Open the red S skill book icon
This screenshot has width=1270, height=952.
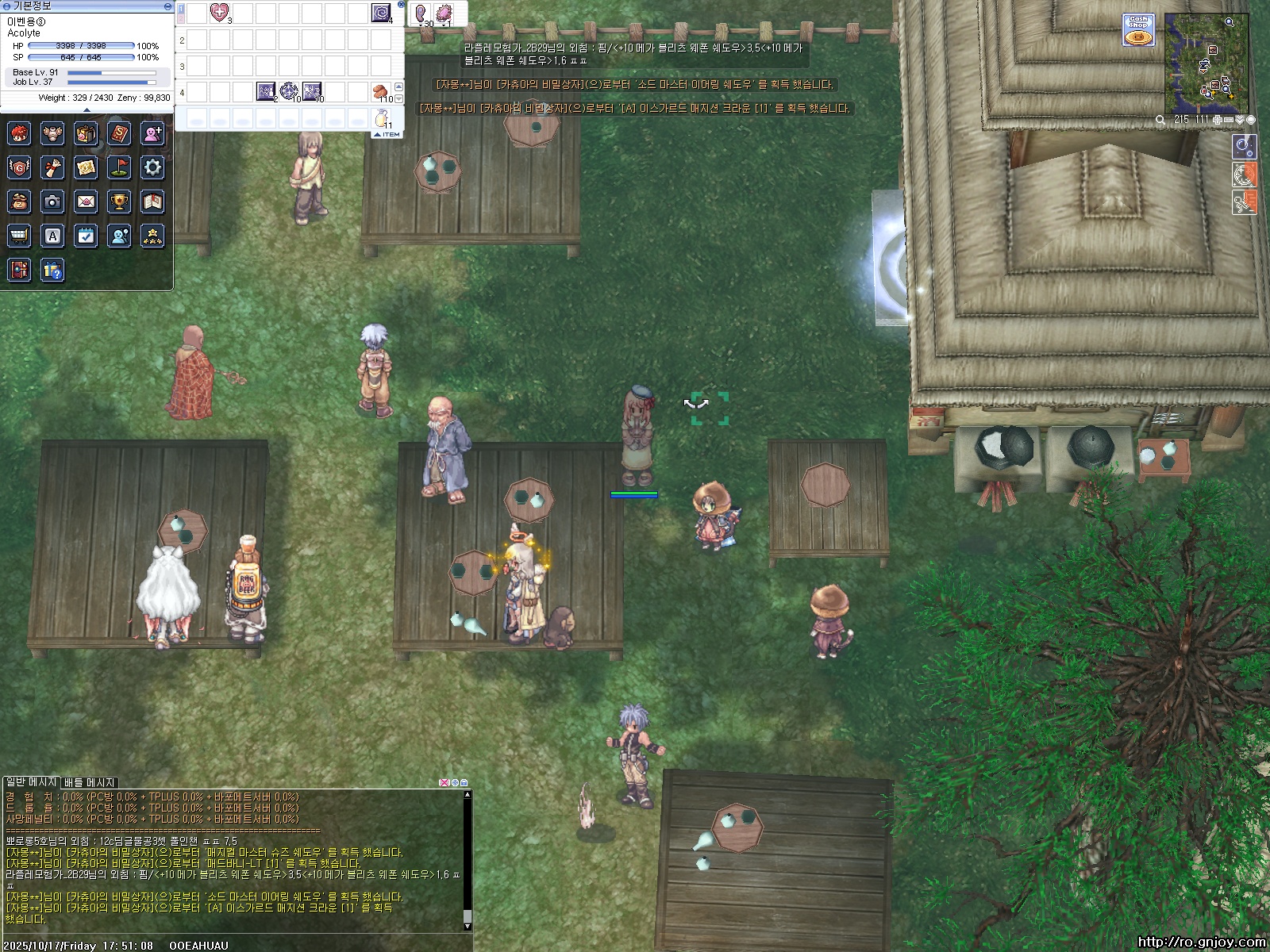click(119, 133)
